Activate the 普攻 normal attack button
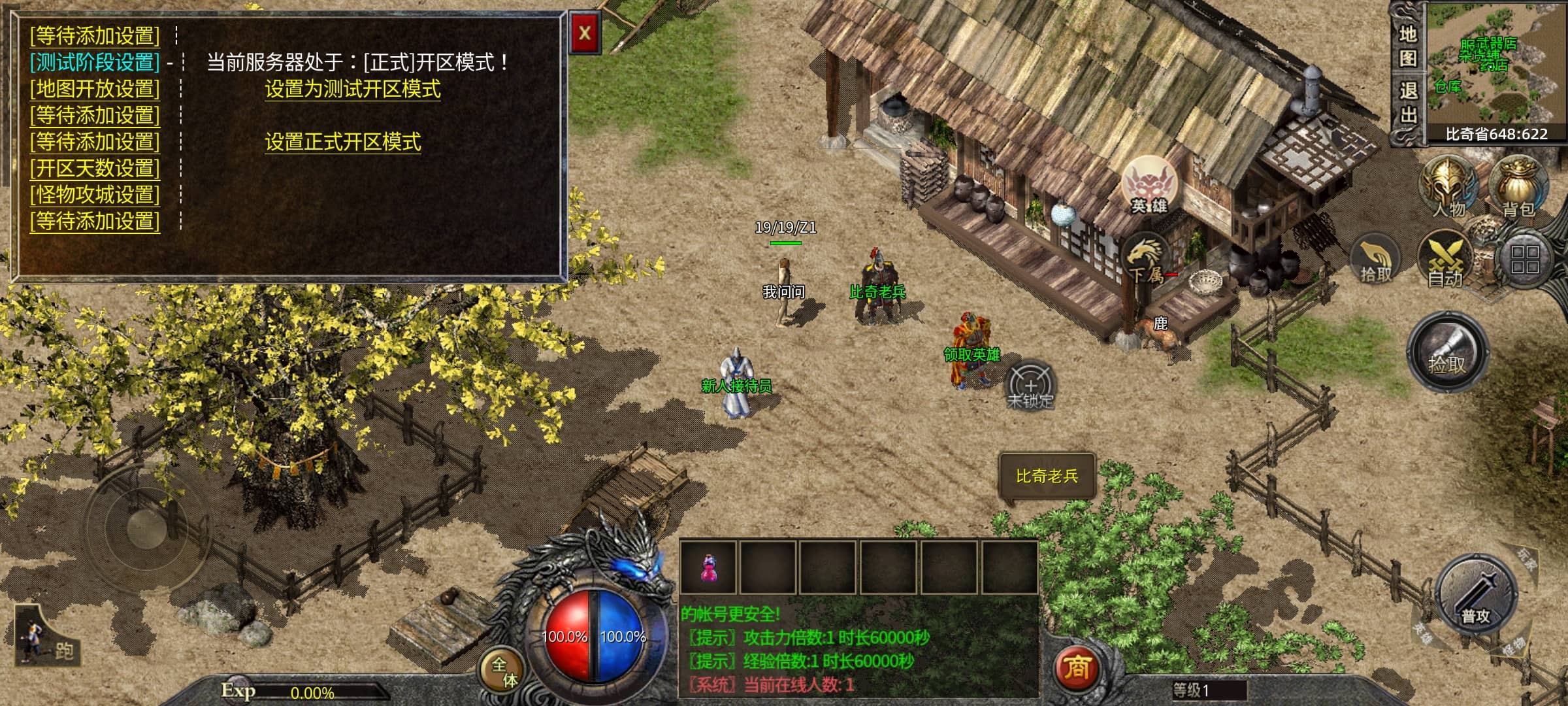 click(x=1475, y=595)
